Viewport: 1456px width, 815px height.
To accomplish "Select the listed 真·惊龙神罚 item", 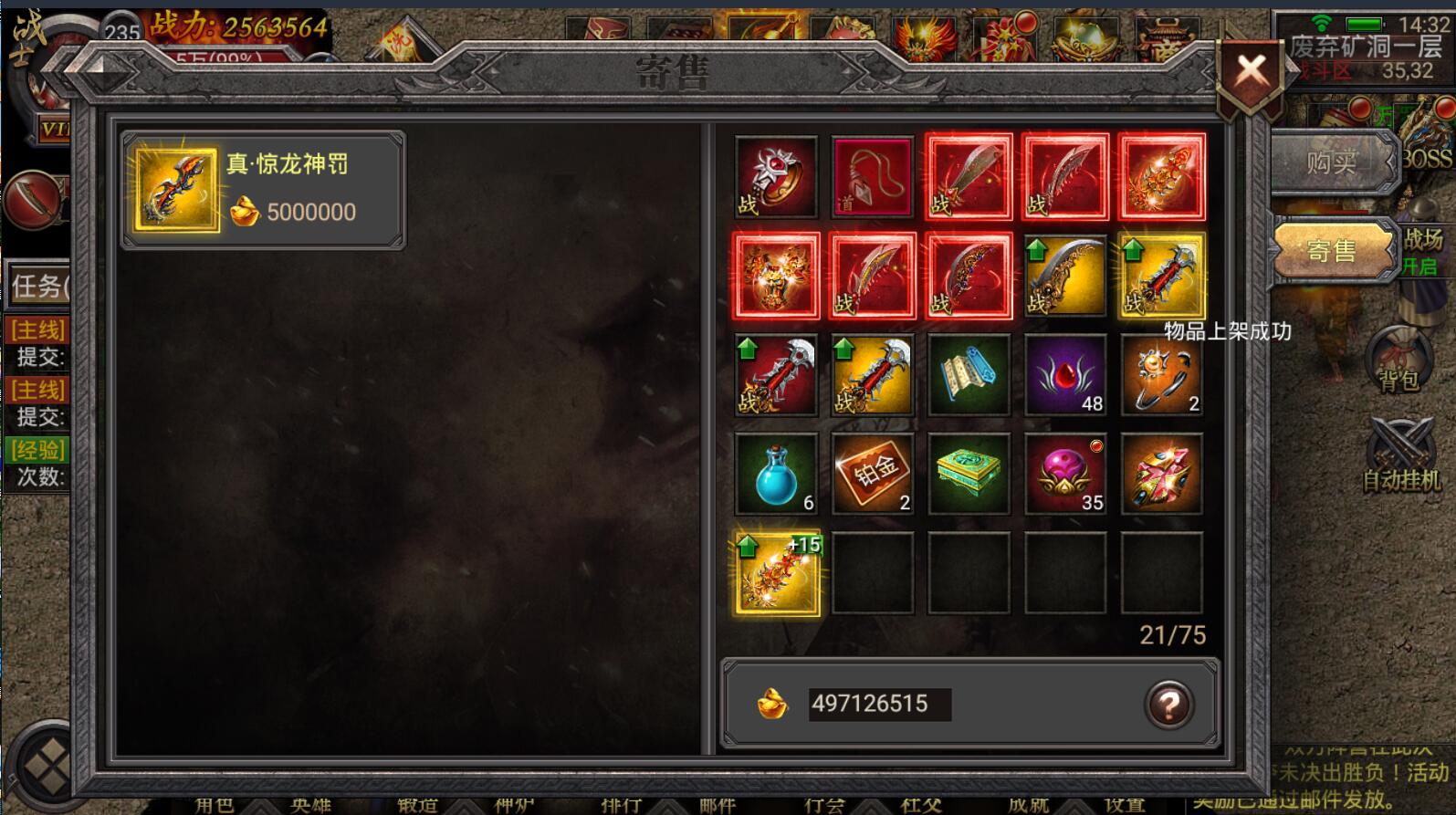I will [263, 190].
